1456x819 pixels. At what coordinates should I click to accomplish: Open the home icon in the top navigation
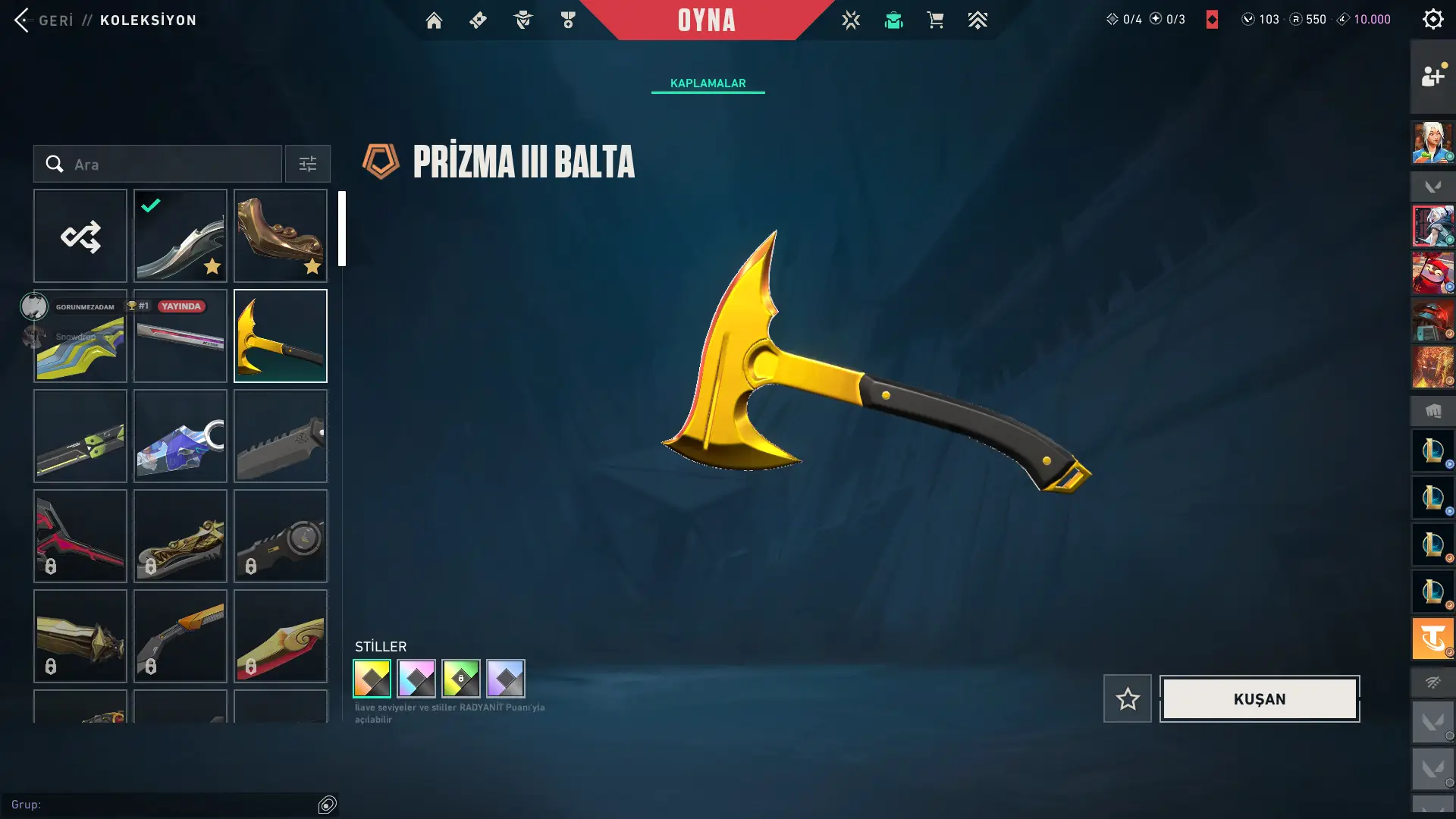(x=434, y=20)
